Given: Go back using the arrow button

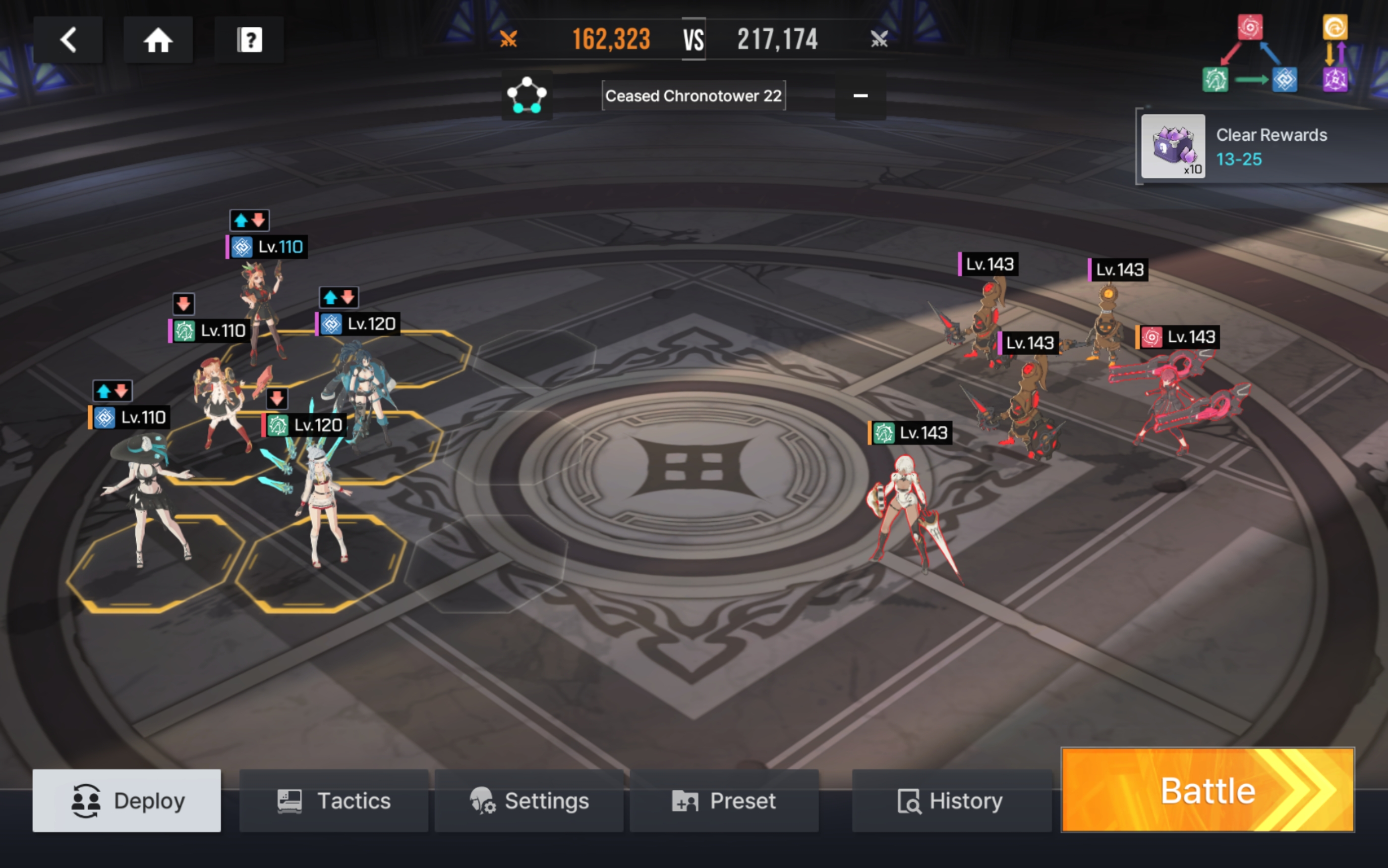Looking at the screenshot, I should point(68,40).
